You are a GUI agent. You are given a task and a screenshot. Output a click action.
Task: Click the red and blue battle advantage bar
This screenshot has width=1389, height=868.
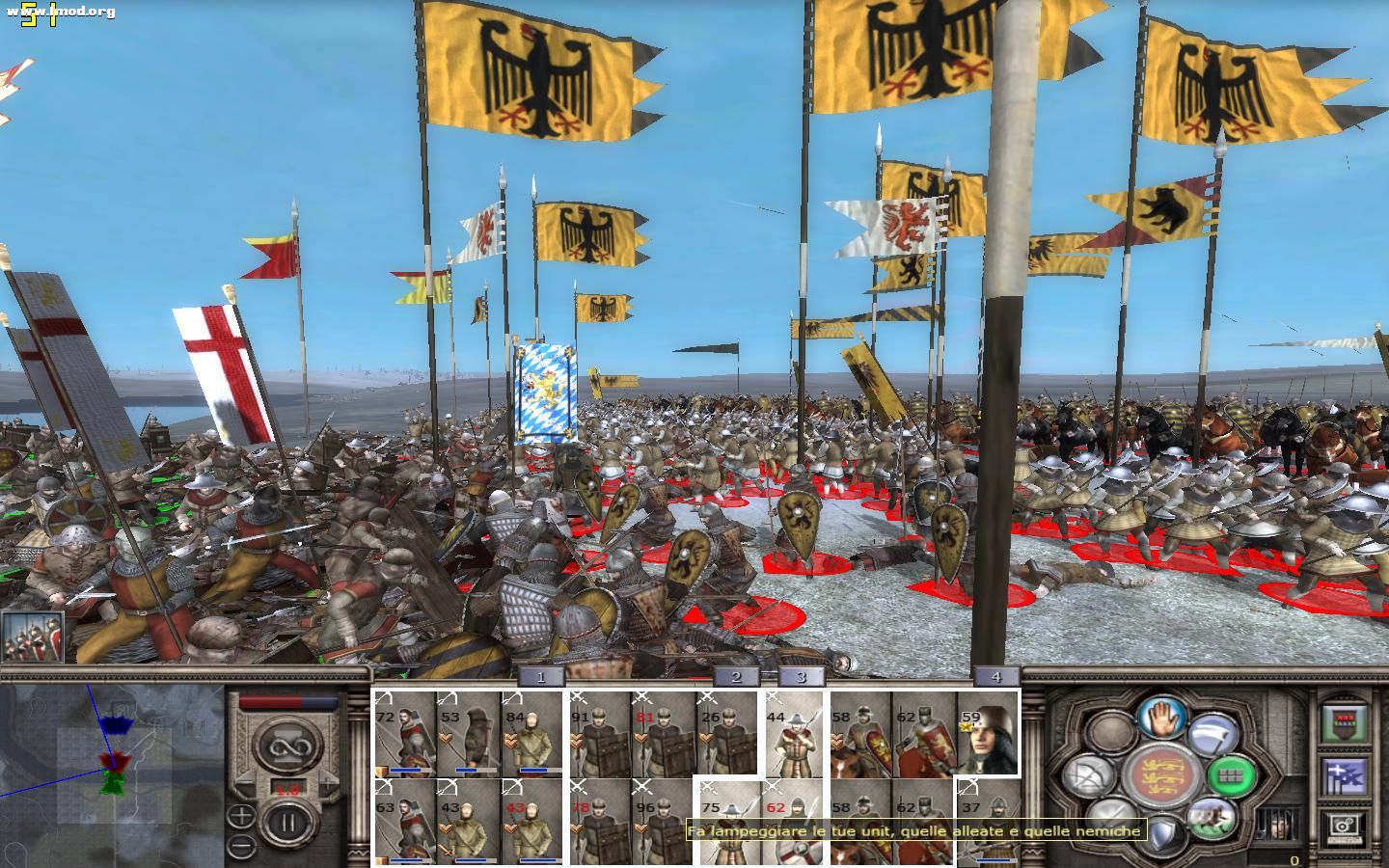[x=288, y=701]
